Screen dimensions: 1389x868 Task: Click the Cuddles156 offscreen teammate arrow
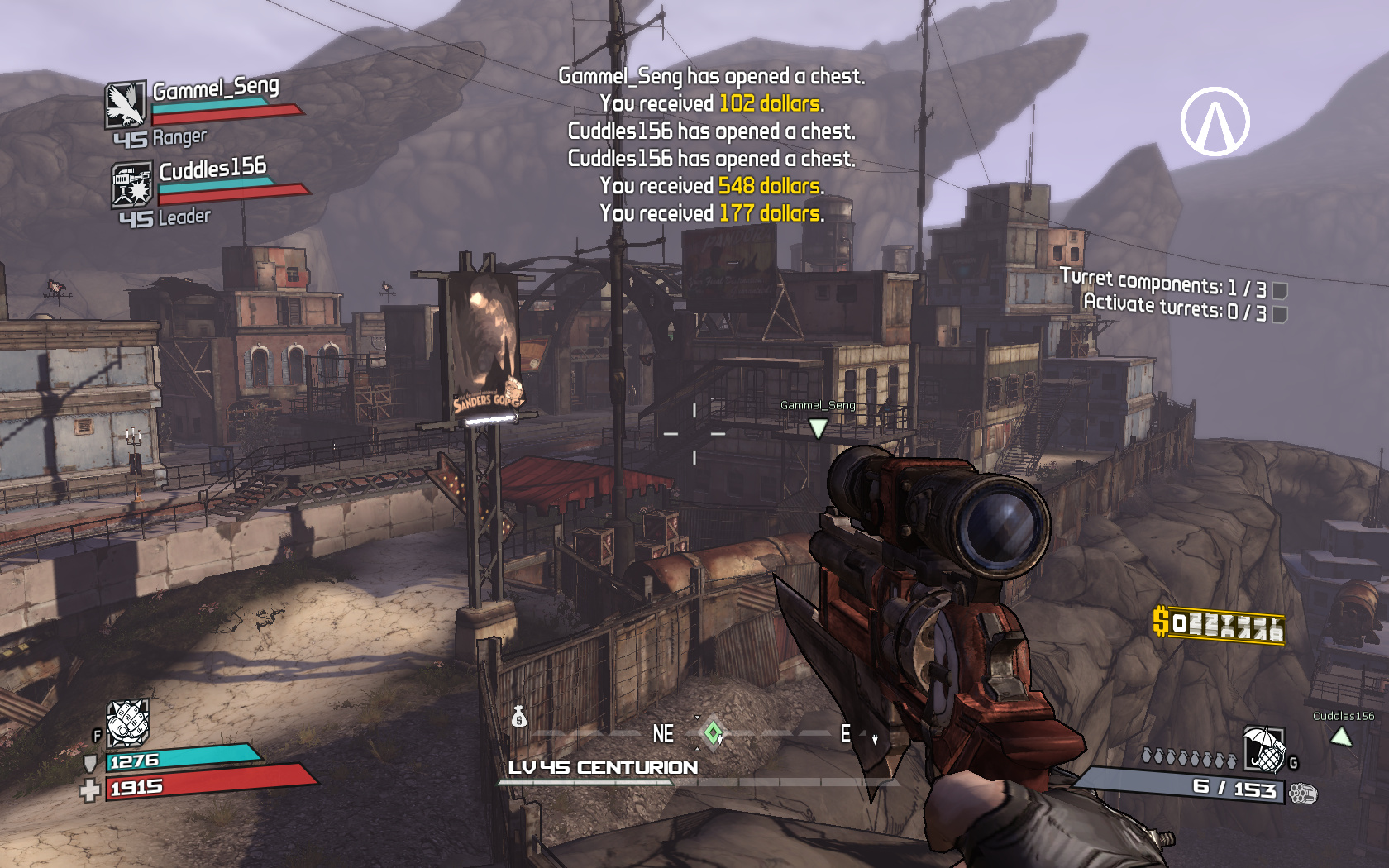pyautogui.click(x=1341, y=736)
